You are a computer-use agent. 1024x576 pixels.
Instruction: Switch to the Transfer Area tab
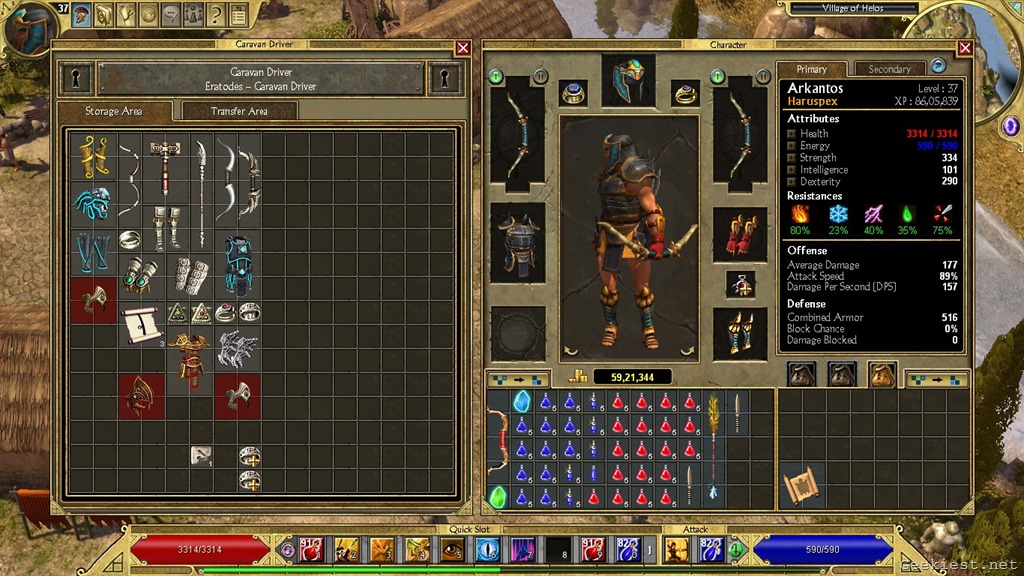[239, 111]
